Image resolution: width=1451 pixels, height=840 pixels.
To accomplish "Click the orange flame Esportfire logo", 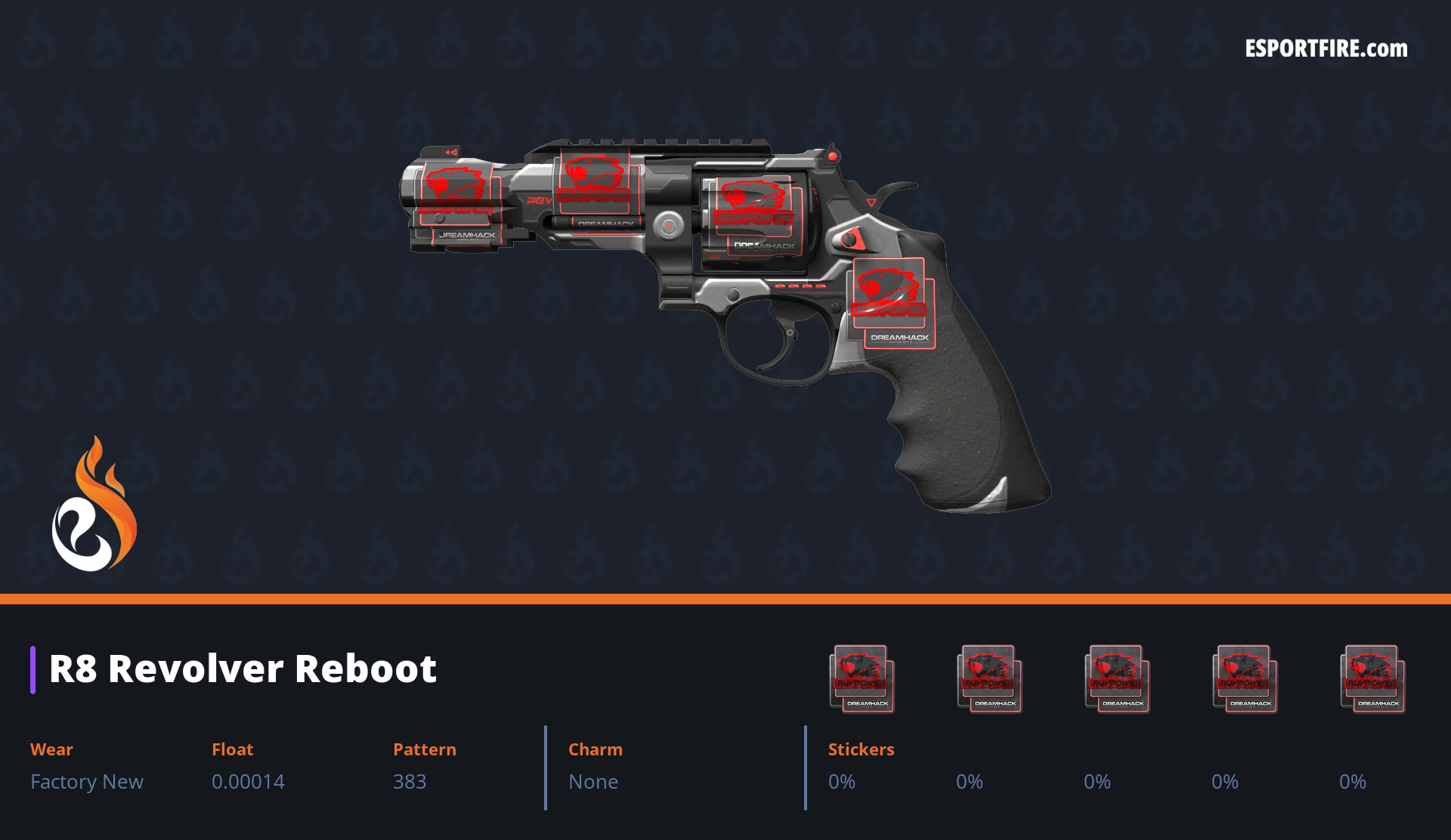I will pos(94,505).
